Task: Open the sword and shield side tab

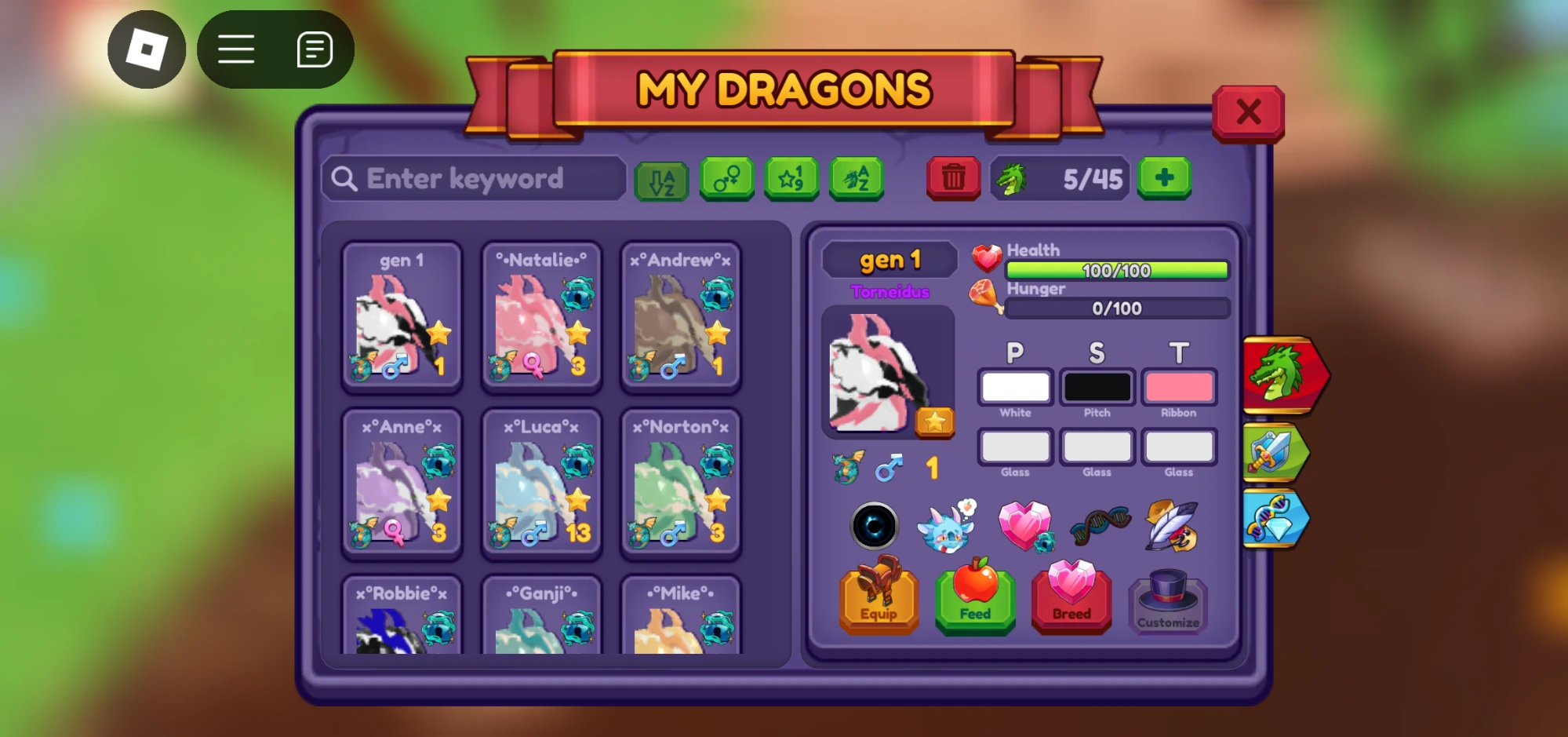Action: pos(1275,453)
